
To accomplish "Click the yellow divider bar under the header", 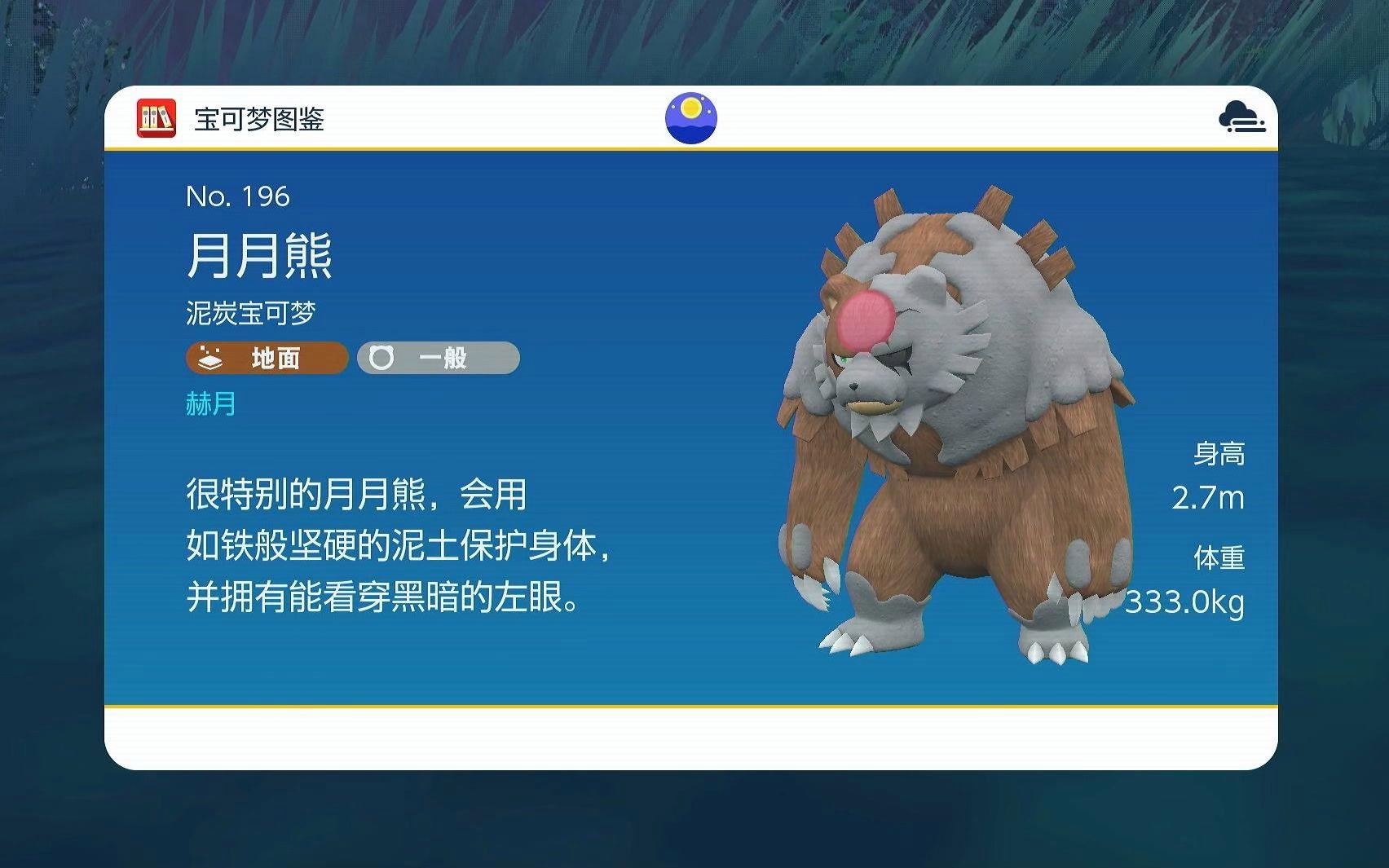I will [694, 150].
